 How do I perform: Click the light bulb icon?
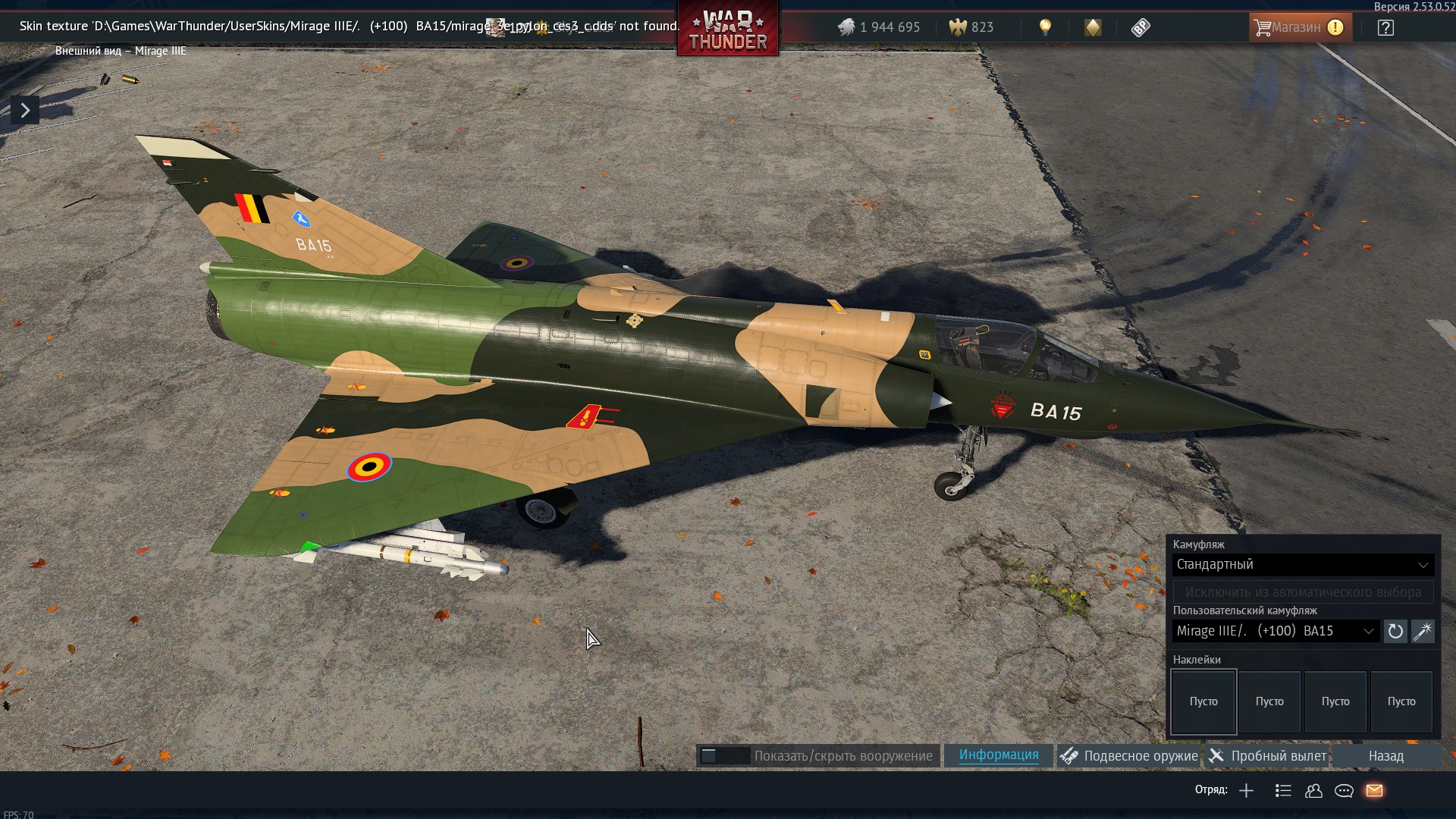(x=1045, y=27)
